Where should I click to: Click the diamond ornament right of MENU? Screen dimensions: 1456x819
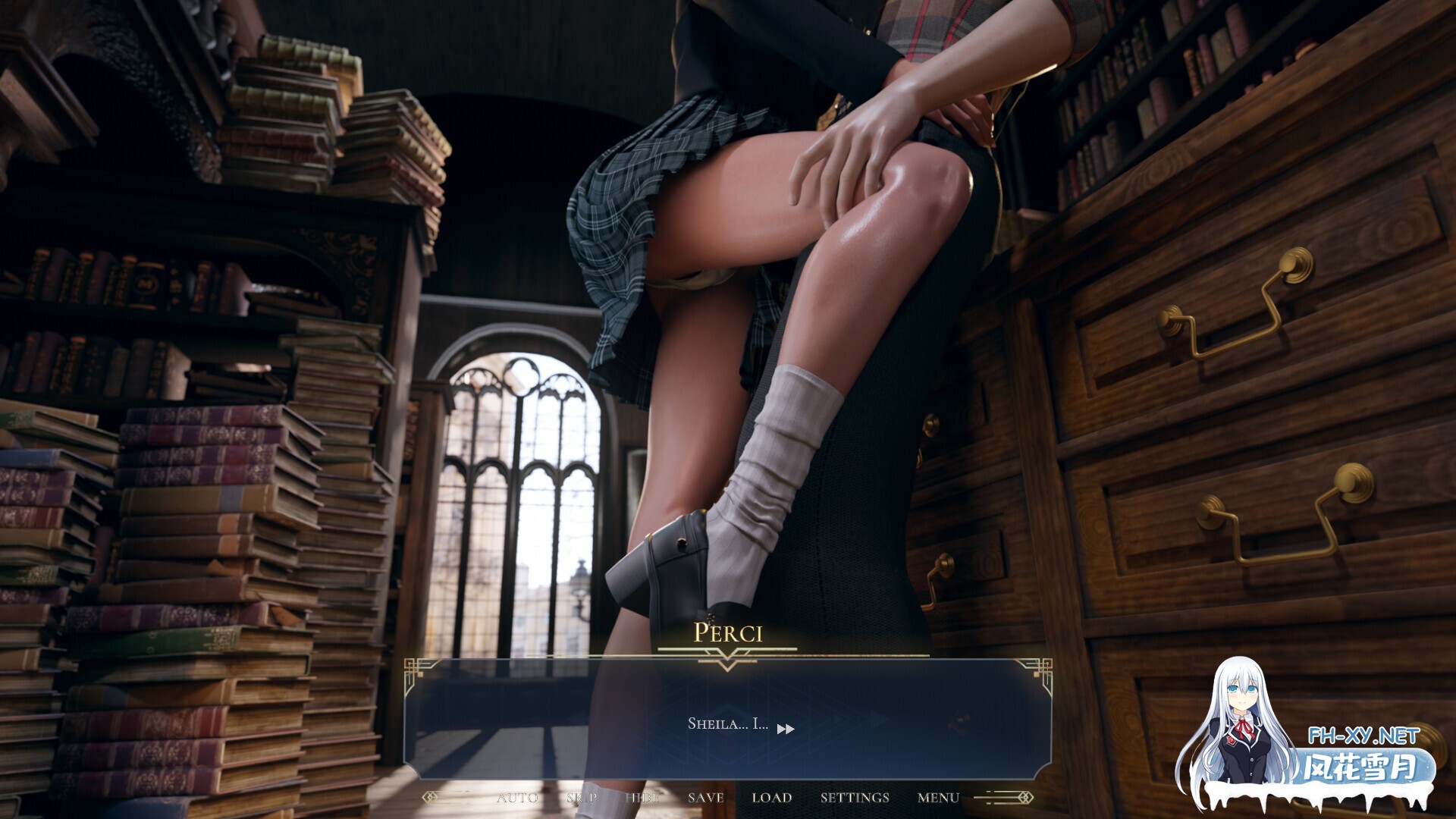[x=1028, y=798]
